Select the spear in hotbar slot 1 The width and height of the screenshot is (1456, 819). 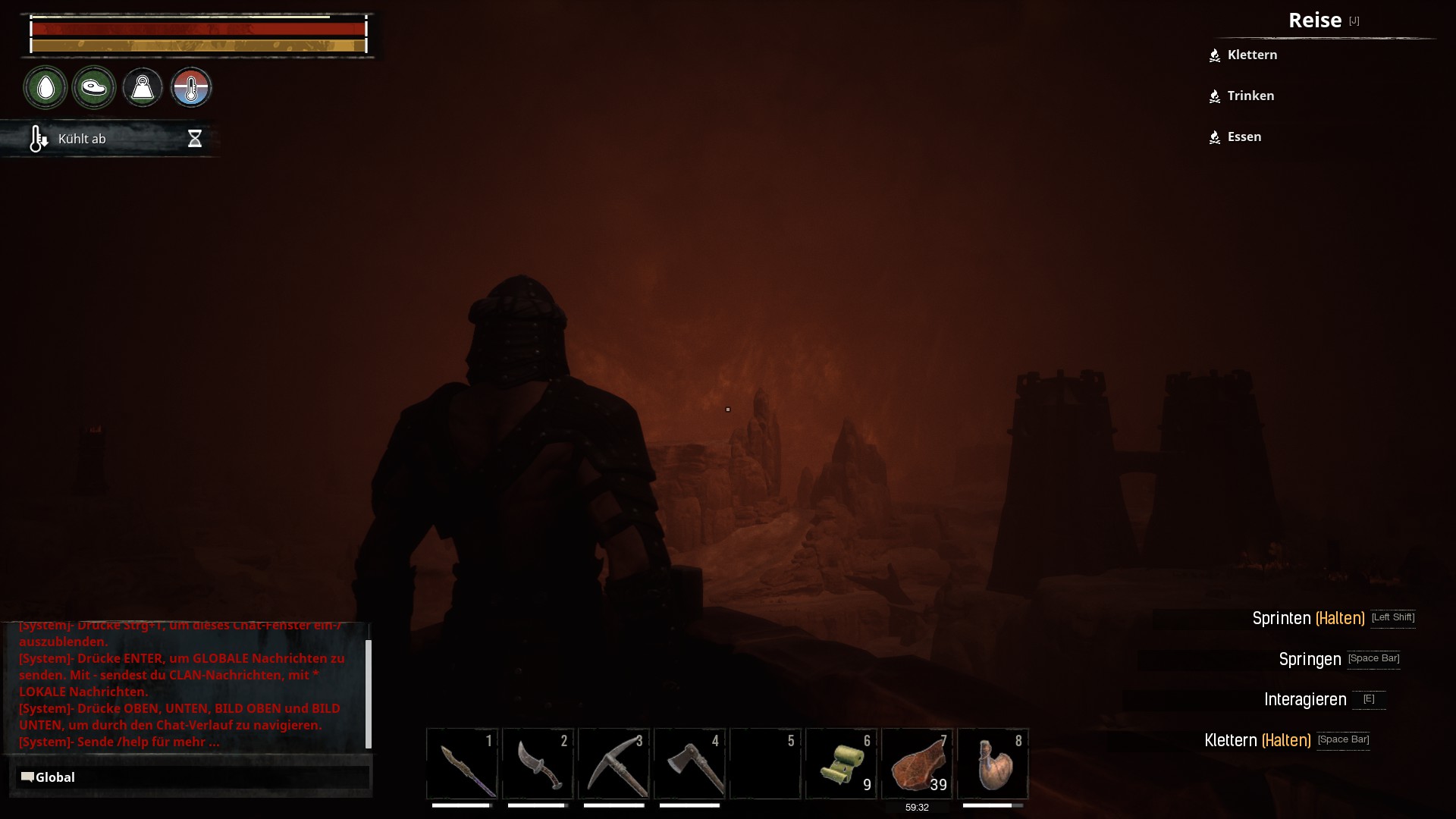462,764
